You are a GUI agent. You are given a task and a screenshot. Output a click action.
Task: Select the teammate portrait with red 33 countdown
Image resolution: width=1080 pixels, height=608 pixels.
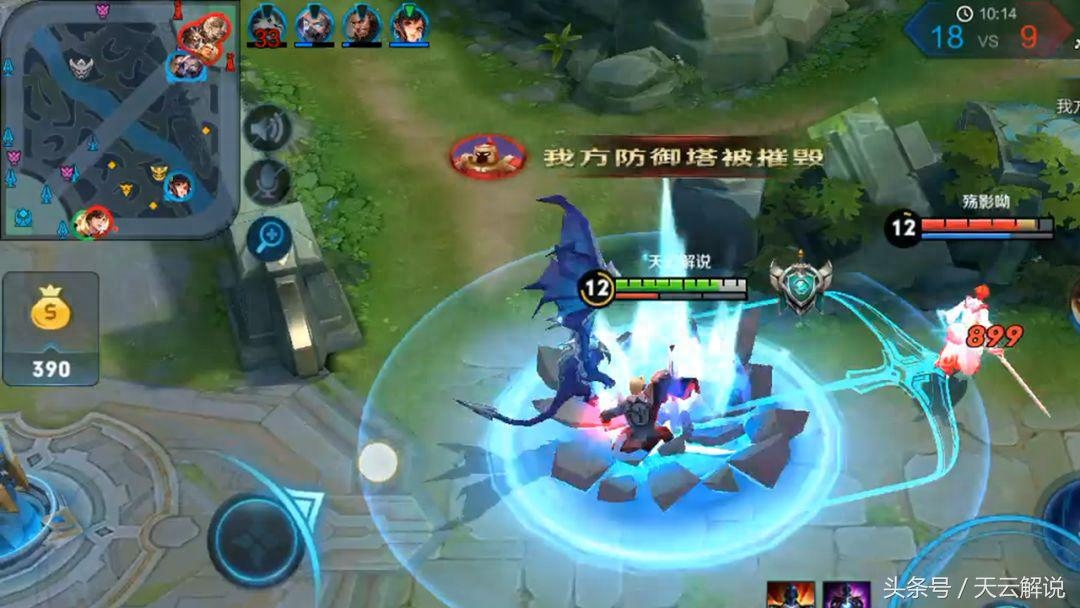[267, 24]
